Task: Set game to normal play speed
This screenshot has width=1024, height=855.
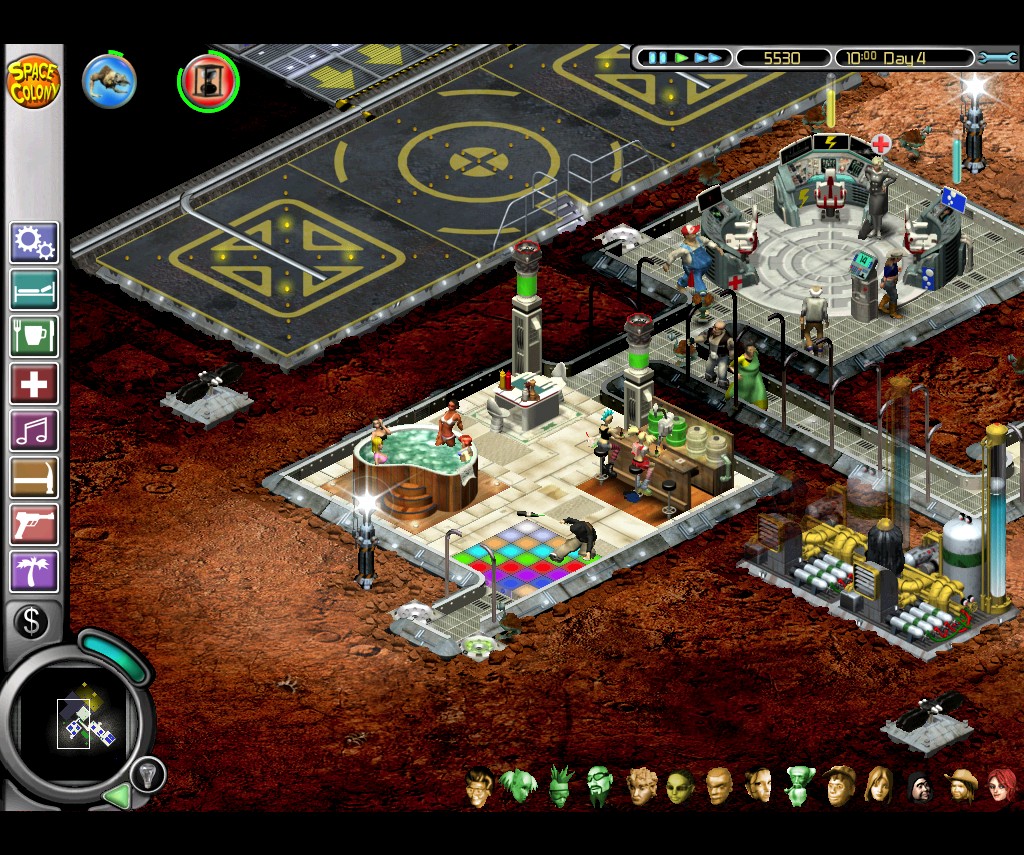Action: 682,58
